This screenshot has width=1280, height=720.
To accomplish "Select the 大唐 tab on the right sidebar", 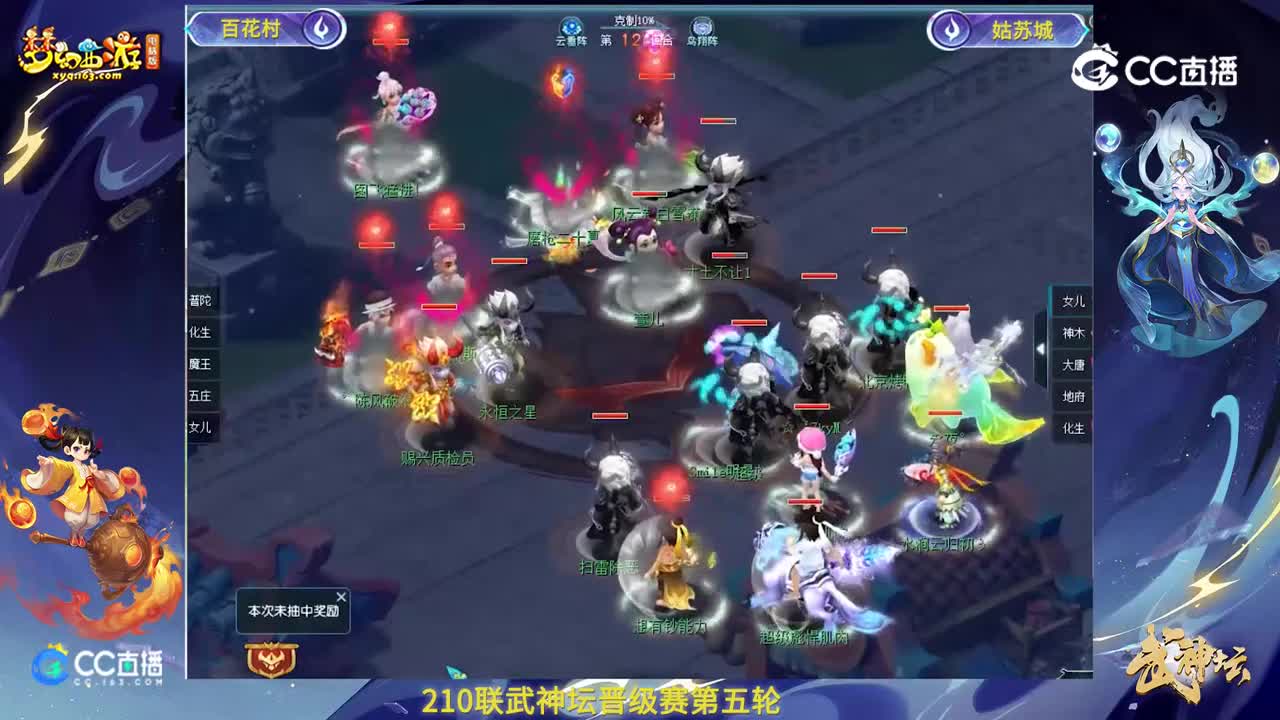I will pos(1073,366).
